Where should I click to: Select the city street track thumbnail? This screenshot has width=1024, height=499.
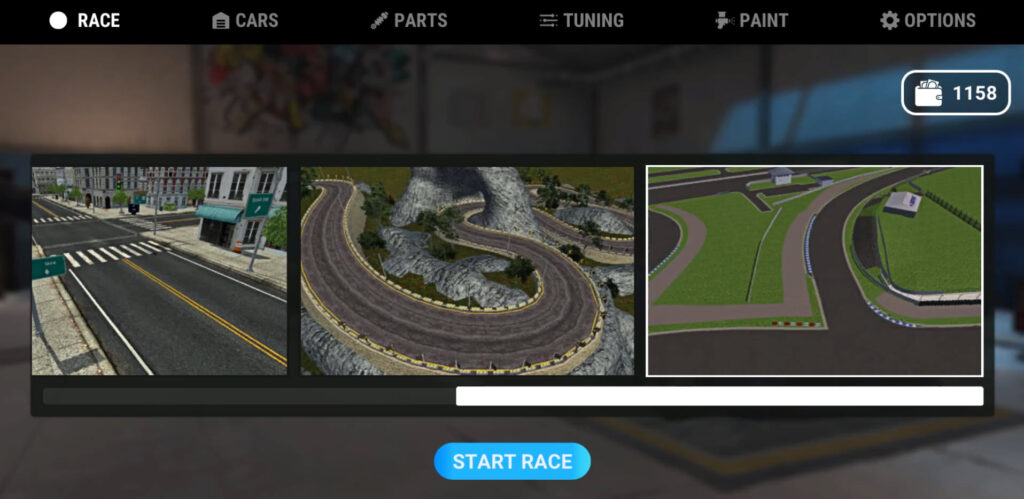(159, 271)
